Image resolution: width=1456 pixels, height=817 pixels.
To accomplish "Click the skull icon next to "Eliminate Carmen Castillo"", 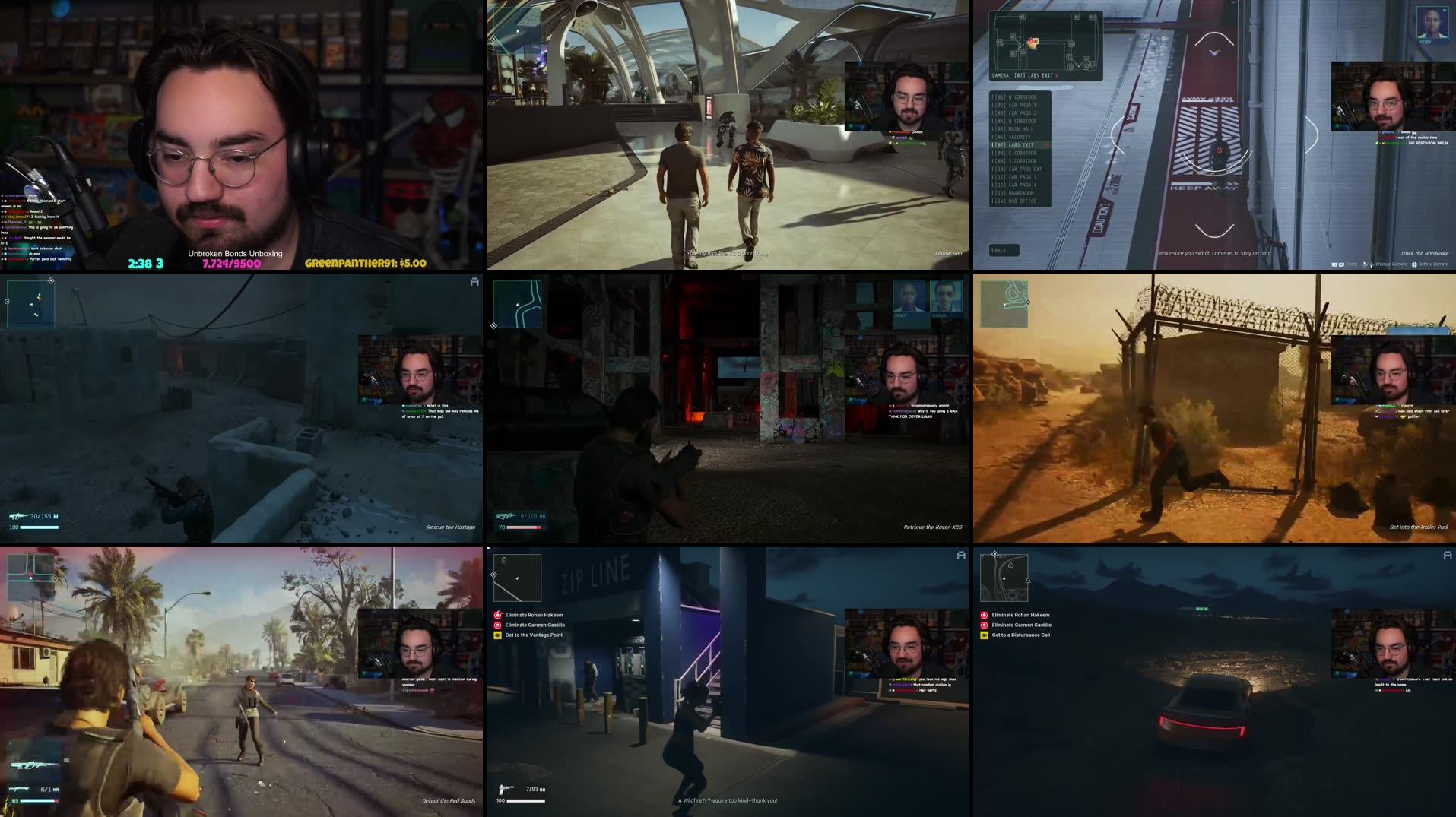I will pos(984,625).
